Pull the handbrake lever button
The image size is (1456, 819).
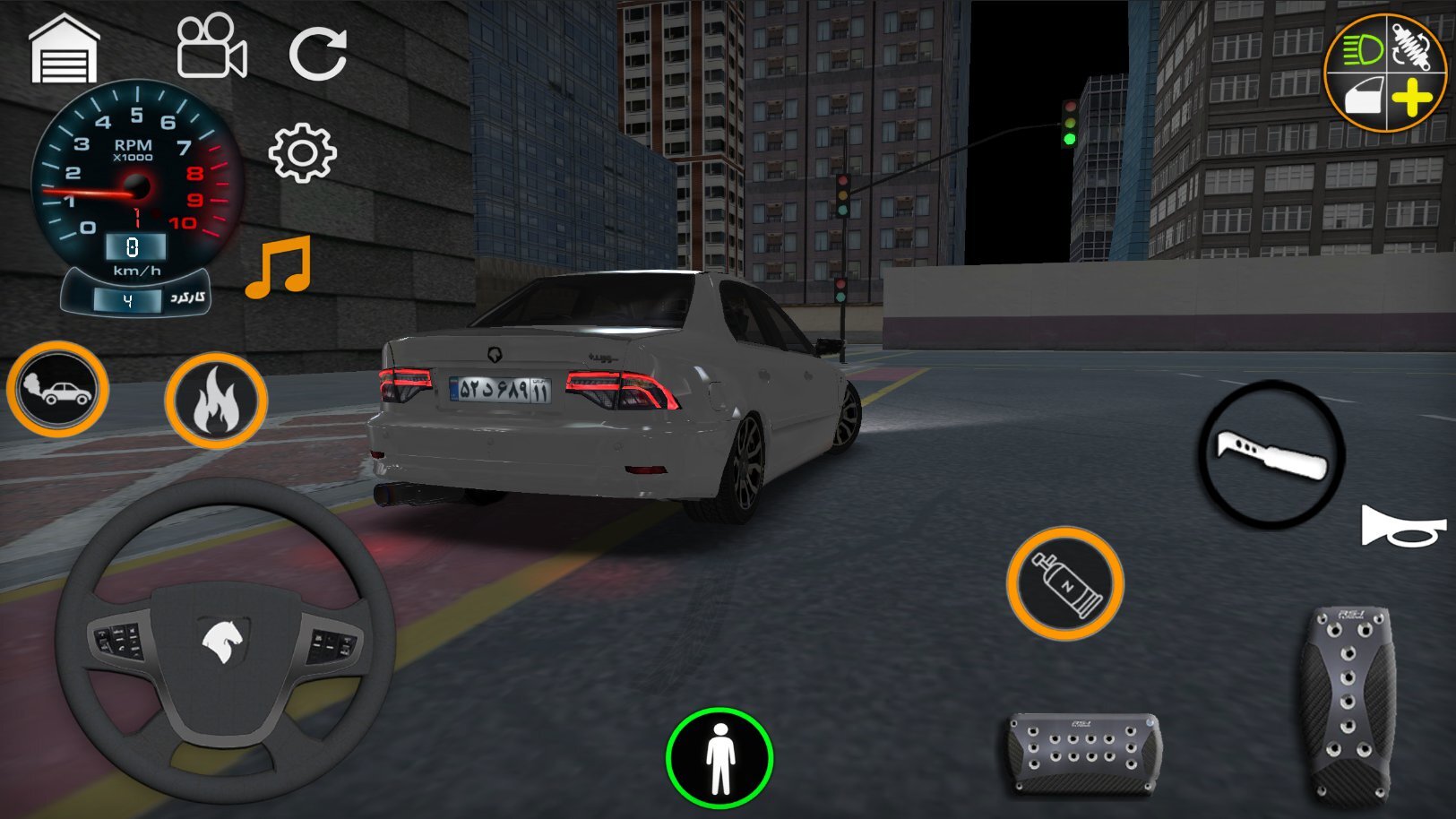pyautogui.click(x=1271, y=453)
